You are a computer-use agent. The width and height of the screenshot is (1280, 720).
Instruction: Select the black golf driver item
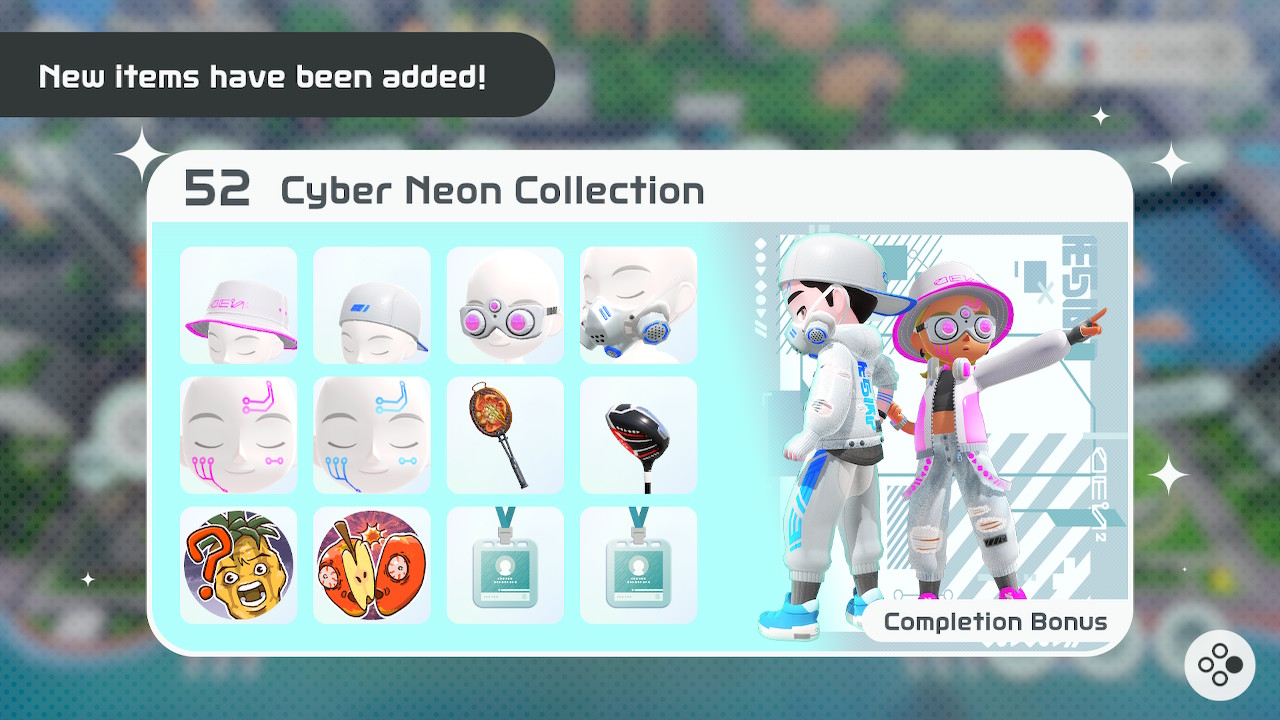tap(638, 435)
